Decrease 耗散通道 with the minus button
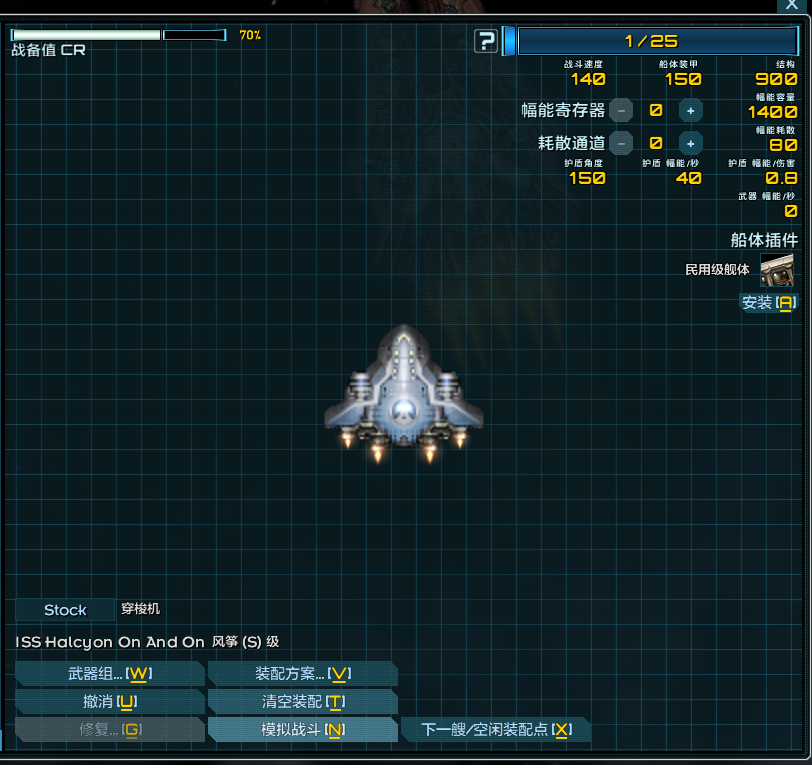The width and height of the screenshot is (812, 765). [x=621, y=143]
